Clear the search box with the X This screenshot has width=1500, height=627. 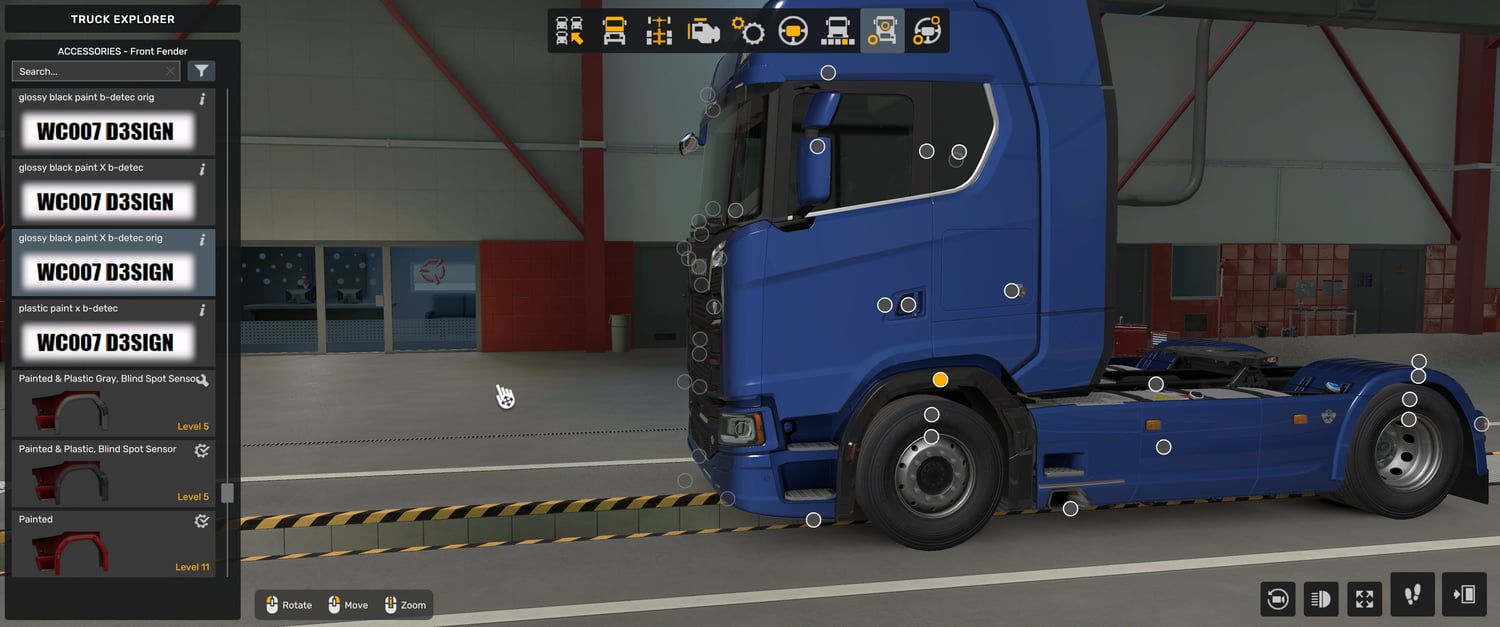coord(170,71)
